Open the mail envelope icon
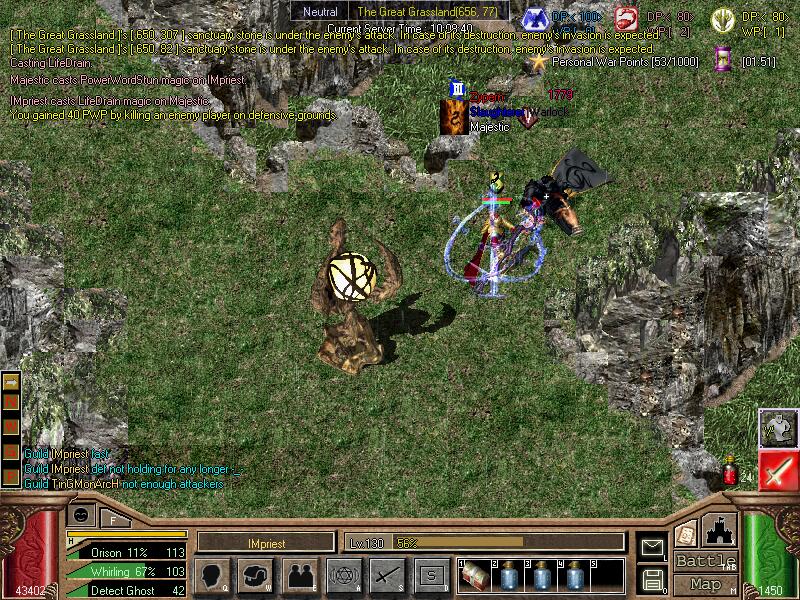Image resolution: width=800 pixels, height=600 pixels. coord(653,547)
